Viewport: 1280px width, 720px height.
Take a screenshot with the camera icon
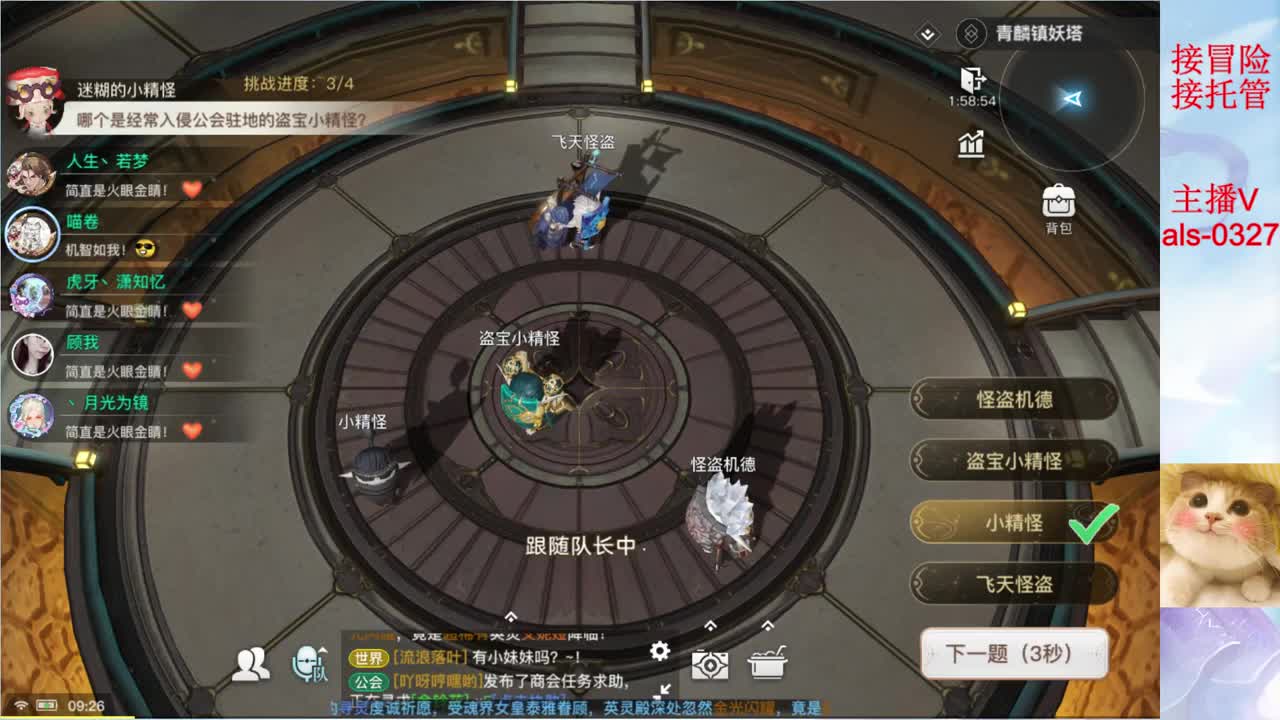tap(709, 664)
